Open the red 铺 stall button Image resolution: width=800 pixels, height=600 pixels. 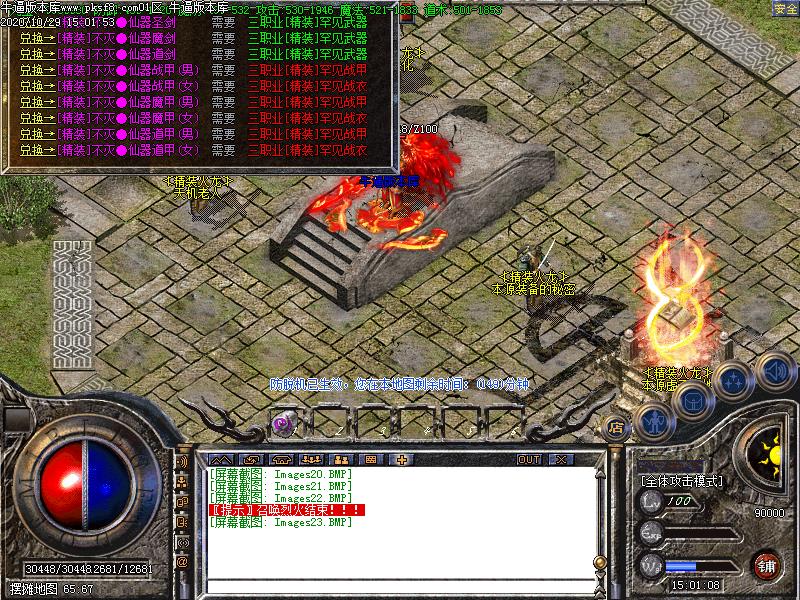tap(767, 565)
